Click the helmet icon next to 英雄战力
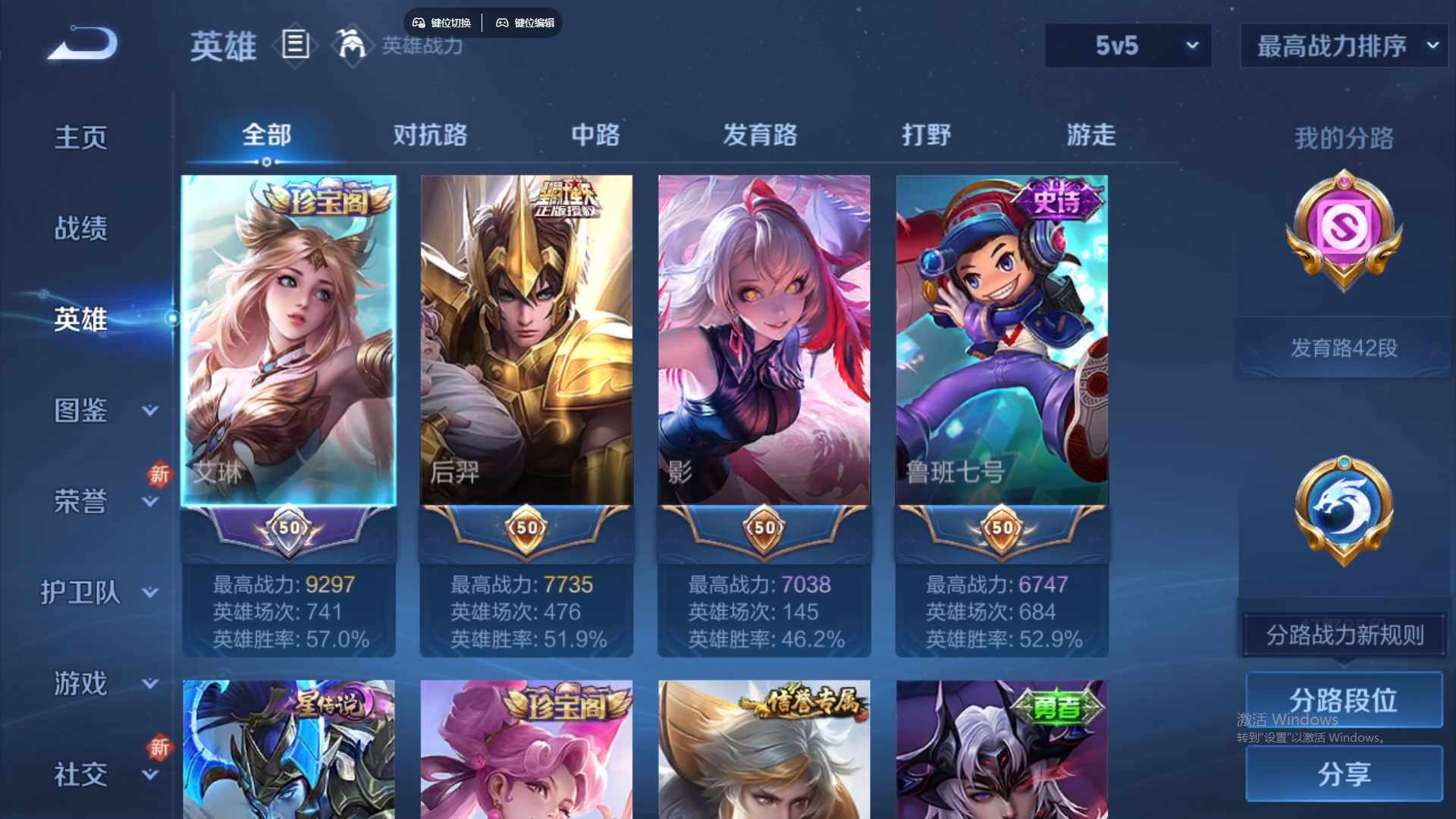Viewport: 1456px width, 819px height. pos(351,47)
